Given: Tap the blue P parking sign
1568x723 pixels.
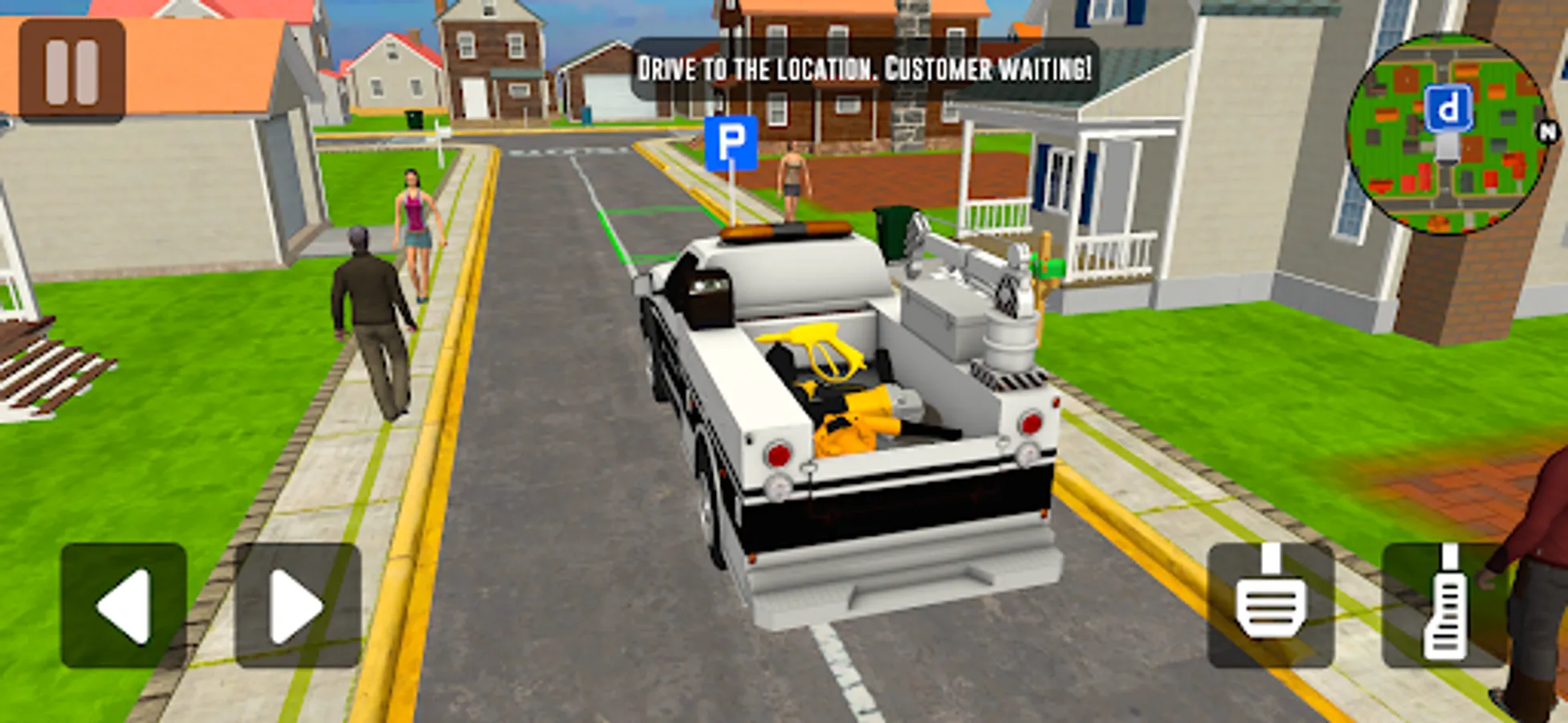Looking at the screenshot, I should pyautogui.click(x=730, y=141).
